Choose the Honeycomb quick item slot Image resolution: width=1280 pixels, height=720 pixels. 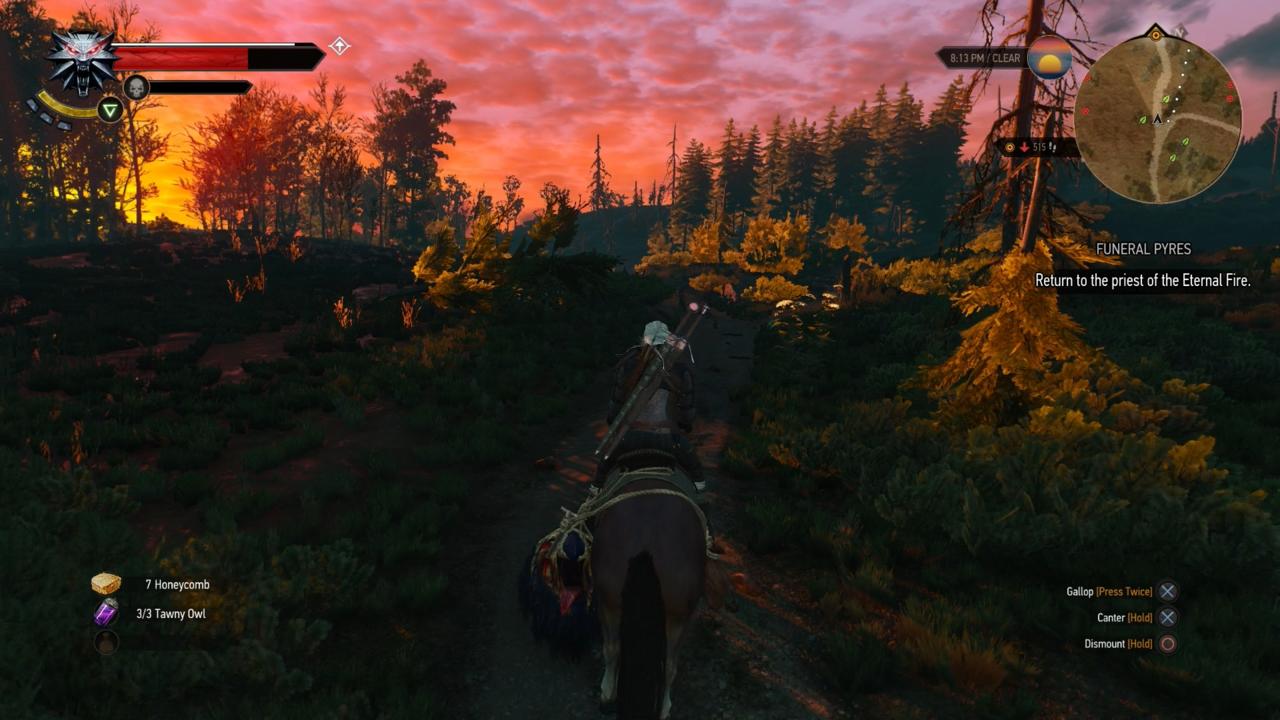(x=106, y=584)
